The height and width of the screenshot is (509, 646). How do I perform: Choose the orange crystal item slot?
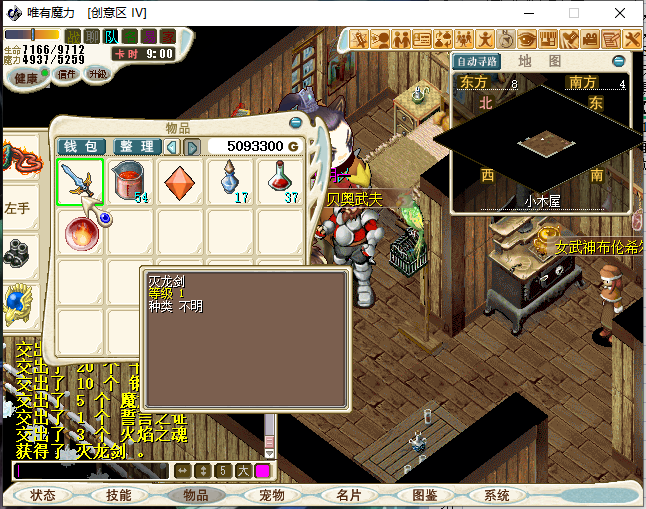tap(181, 182)
